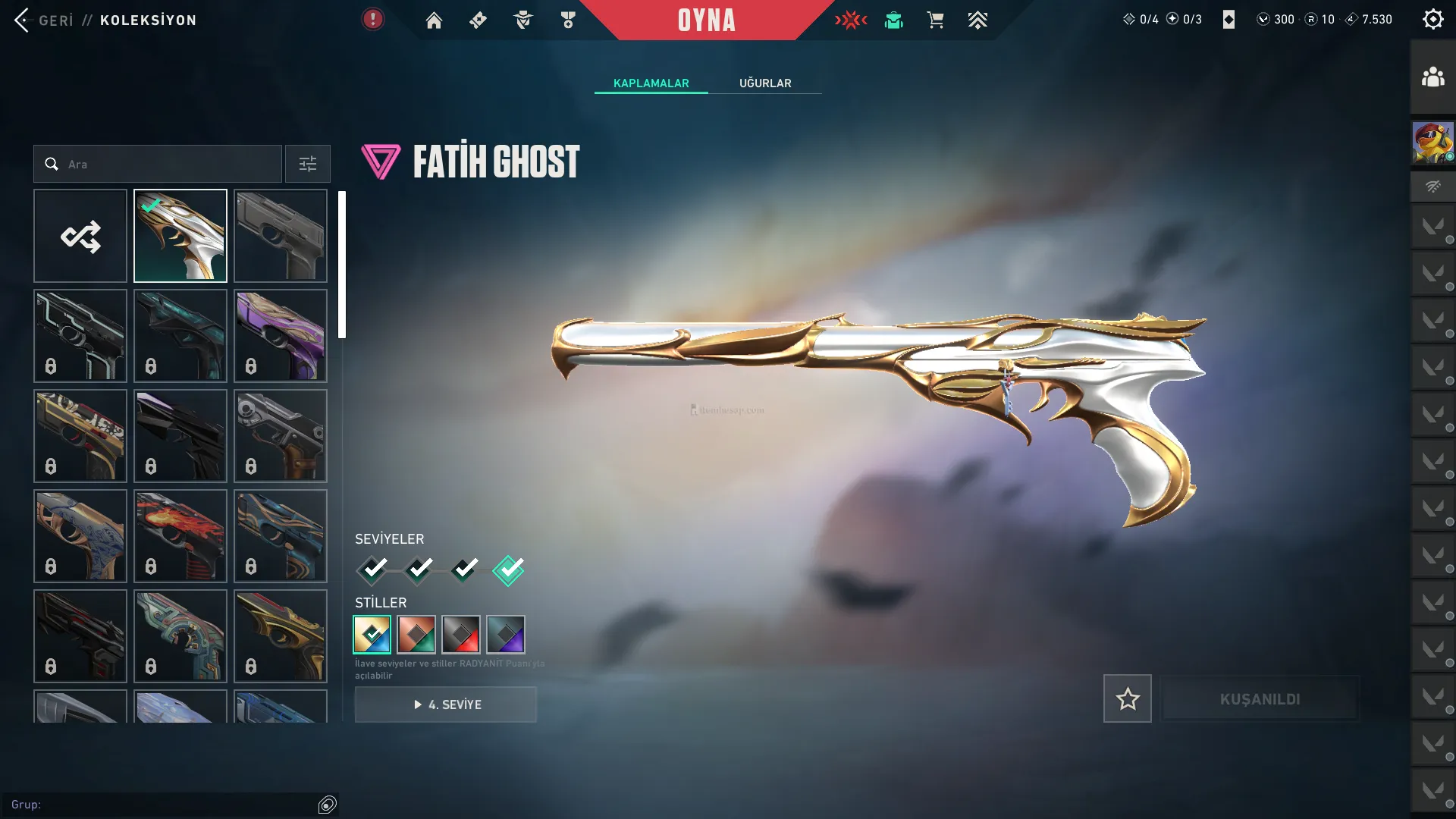Select the fourth level checkmark
The width and height of the screenshot is (1456, 819).
click(508, 570)
